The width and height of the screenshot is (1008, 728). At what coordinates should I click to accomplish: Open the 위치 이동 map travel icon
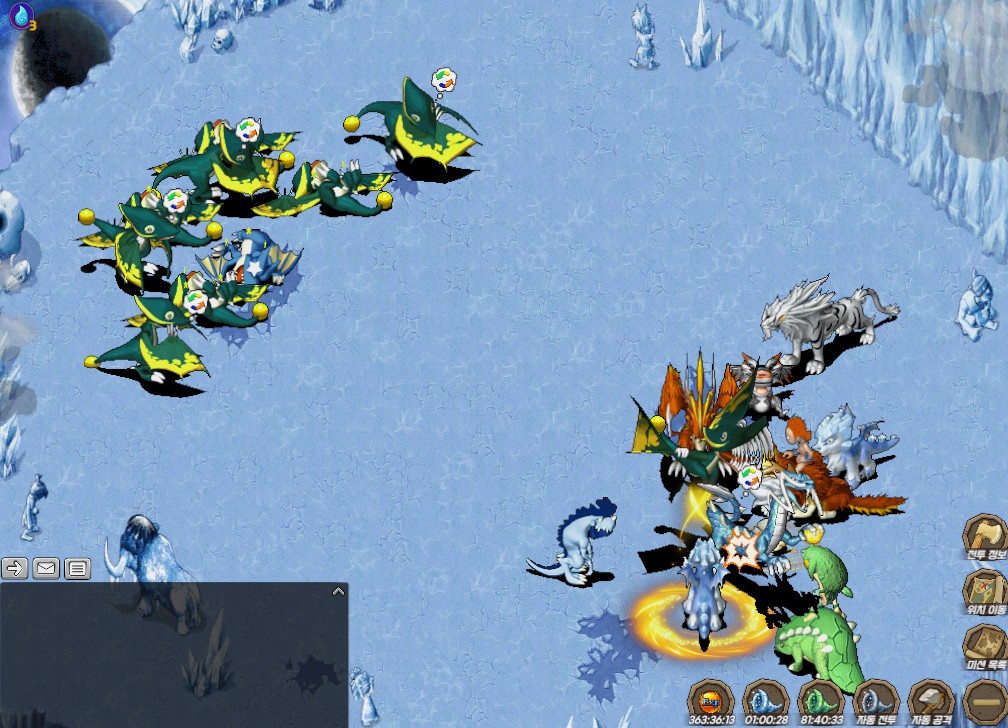[x=984, y=591]
